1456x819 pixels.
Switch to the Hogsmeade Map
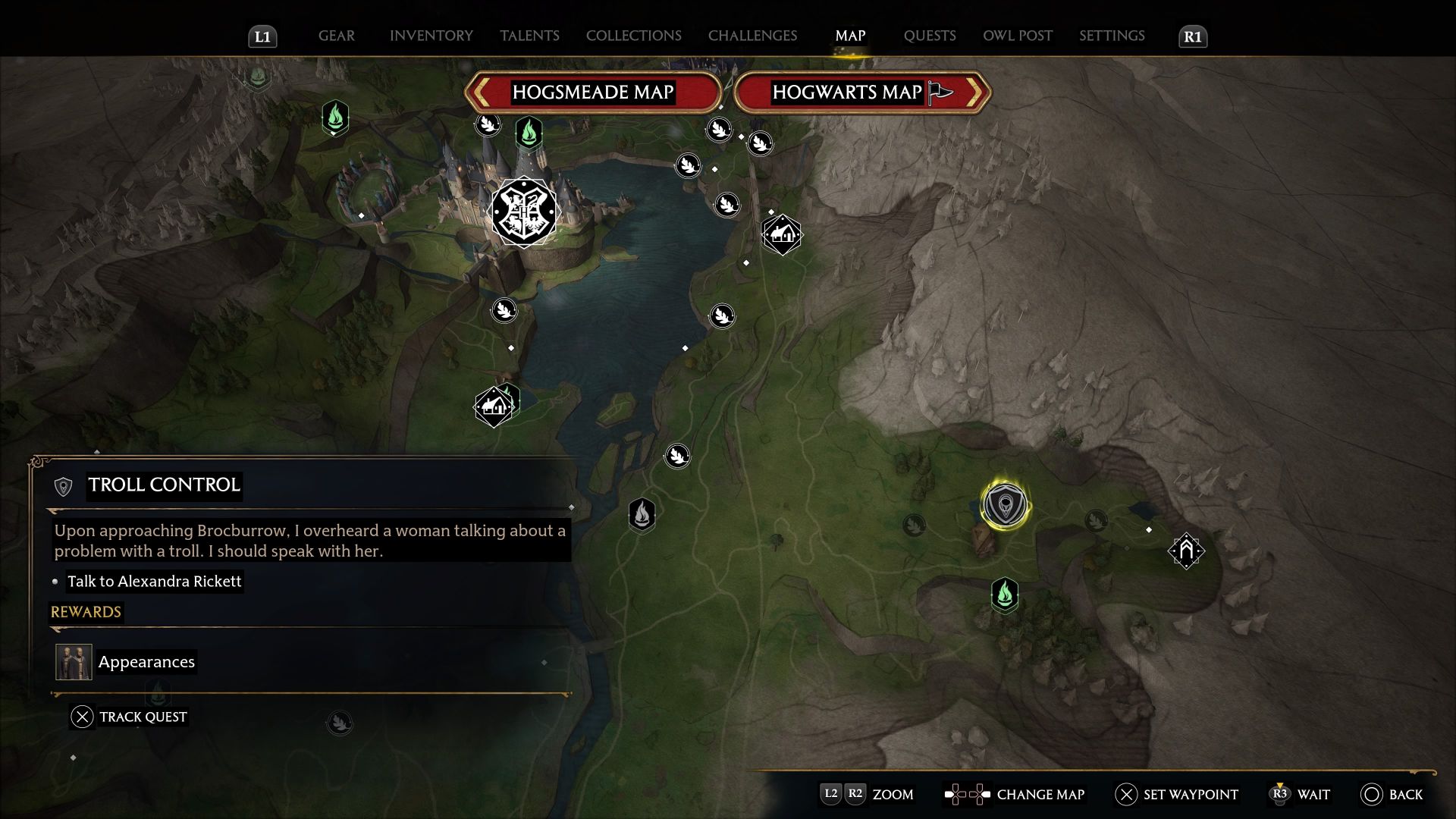coord(592,93)
